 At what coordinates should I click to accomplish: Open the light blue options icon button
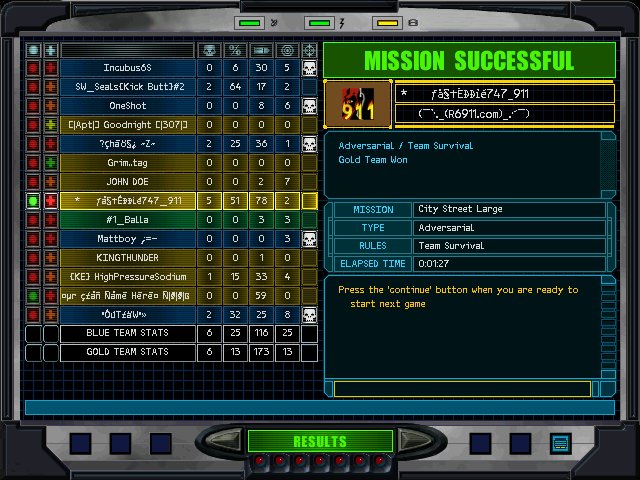[560, 443]
